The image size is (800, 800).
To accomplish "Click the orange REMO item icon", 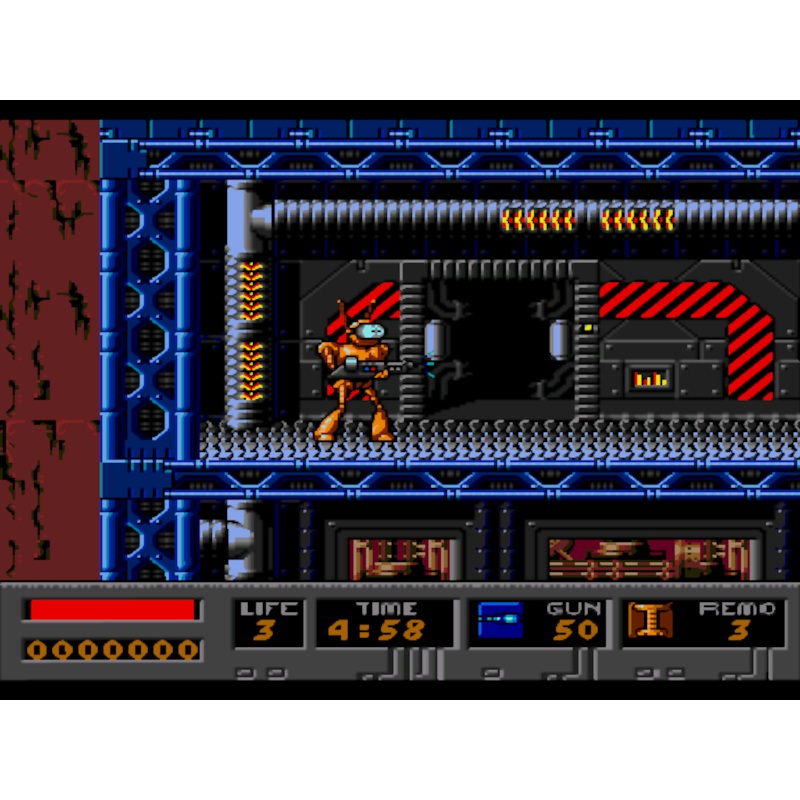I will [649, 620].
